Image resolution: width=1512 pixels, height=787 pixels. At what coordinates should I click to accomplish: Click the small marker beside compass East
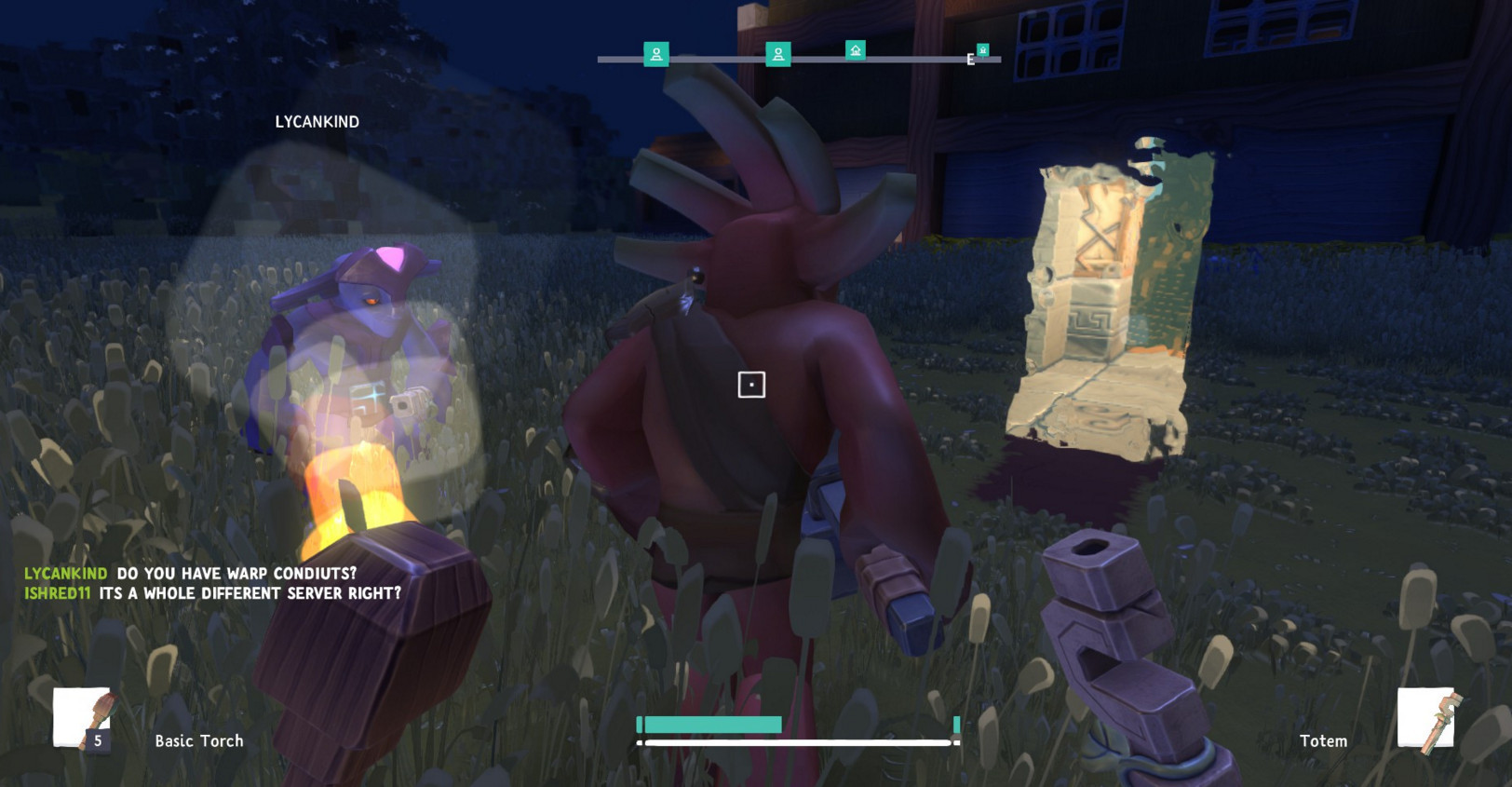(982, 50)
